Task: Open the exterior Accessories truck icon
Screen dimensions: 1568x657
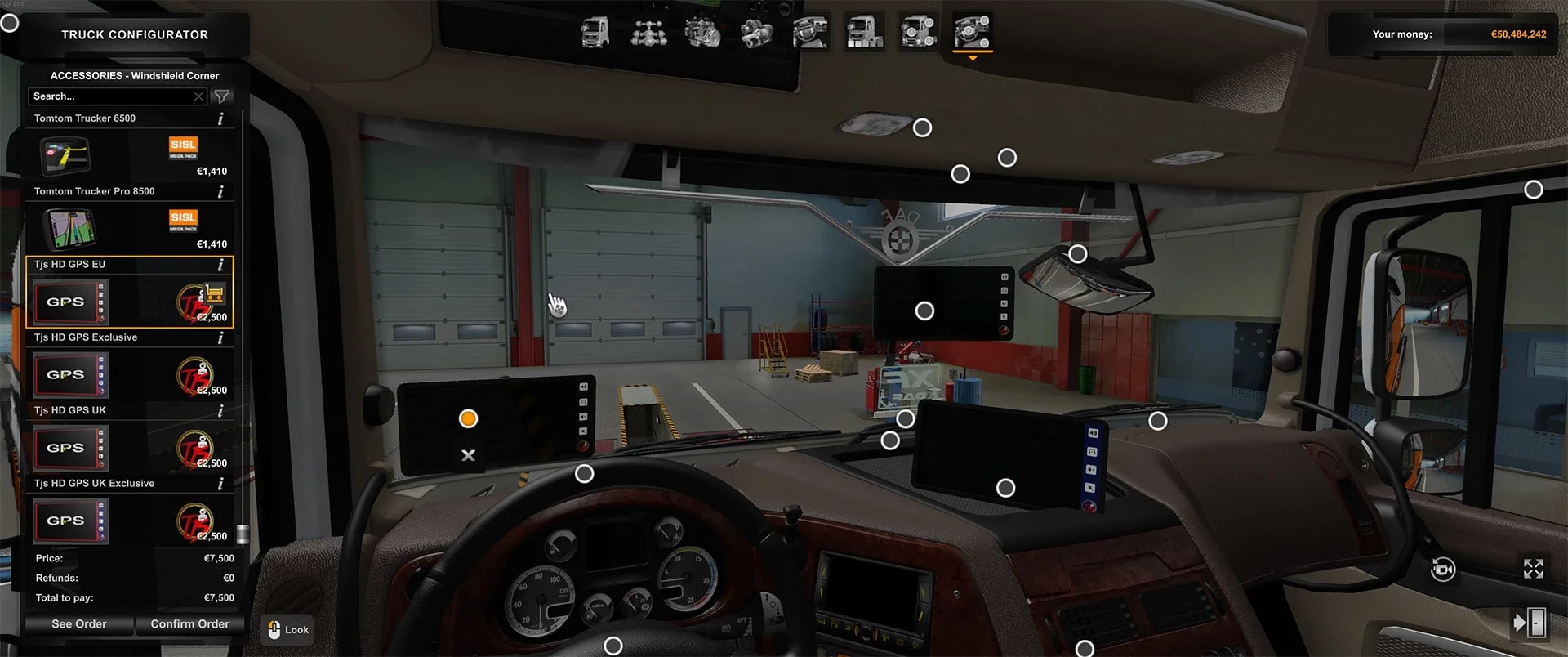Action: click(918, 34)
